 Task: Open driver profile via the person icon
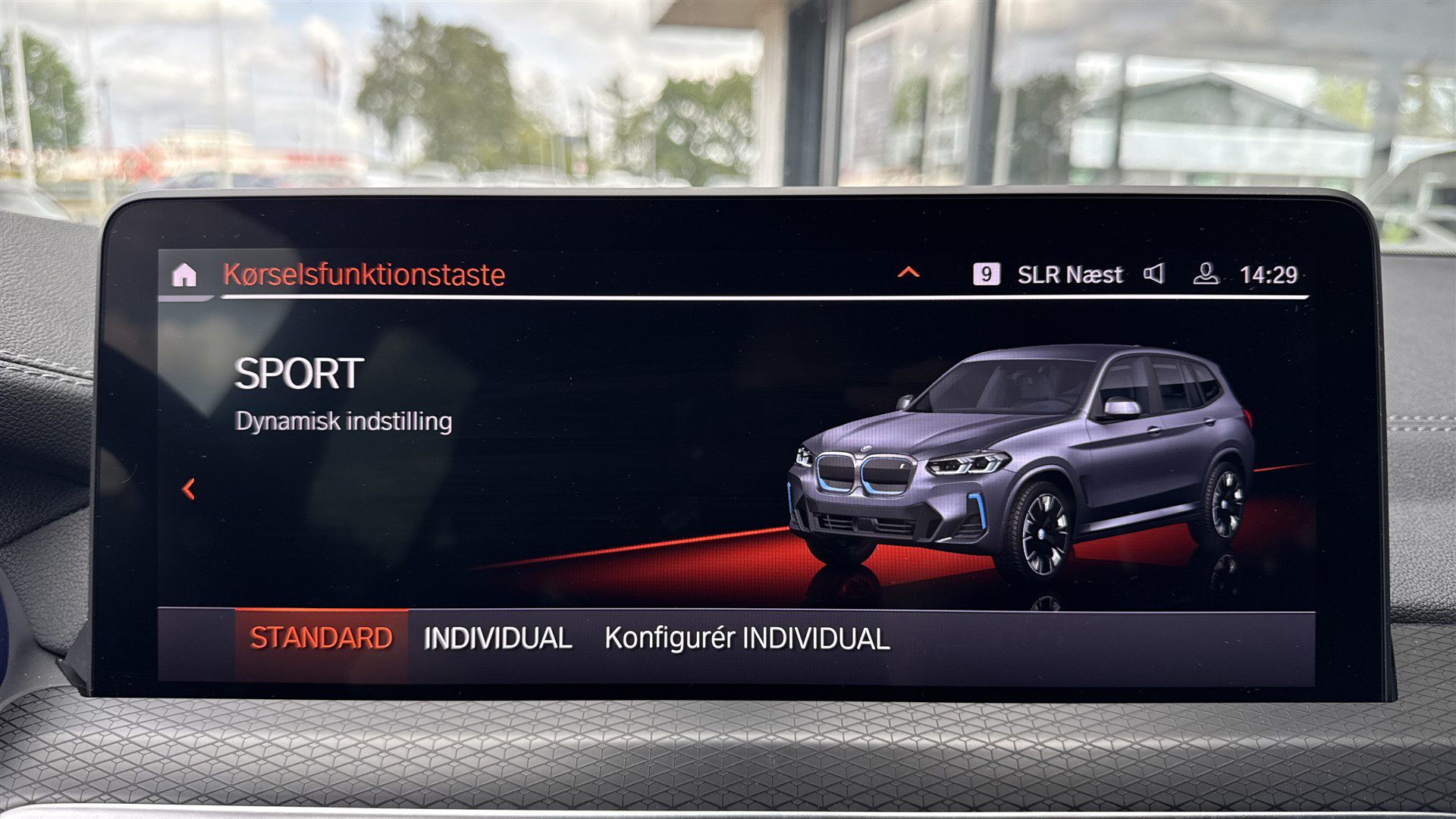click(1206, 275)
